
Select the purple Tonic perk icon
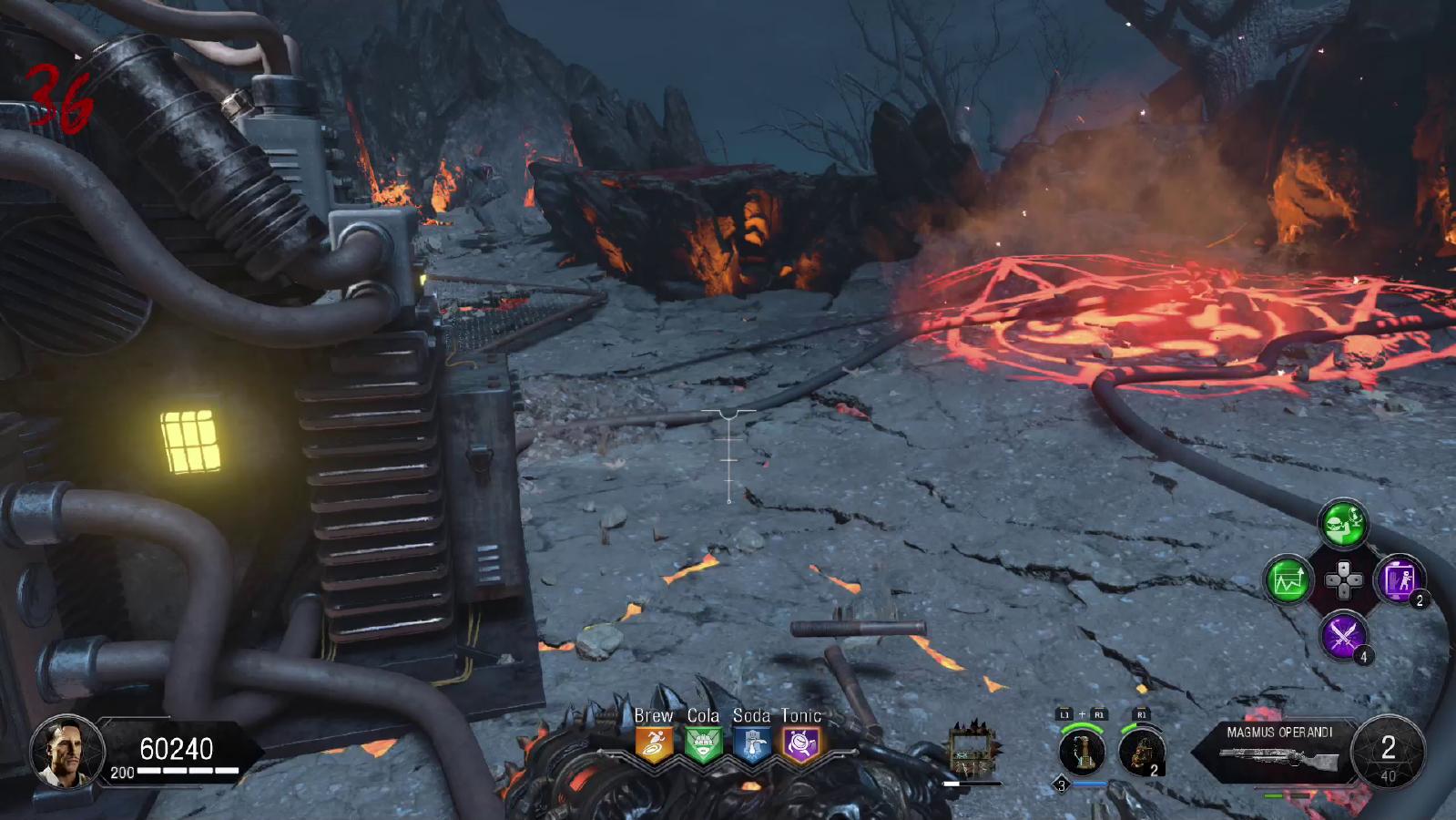point(801,745)
